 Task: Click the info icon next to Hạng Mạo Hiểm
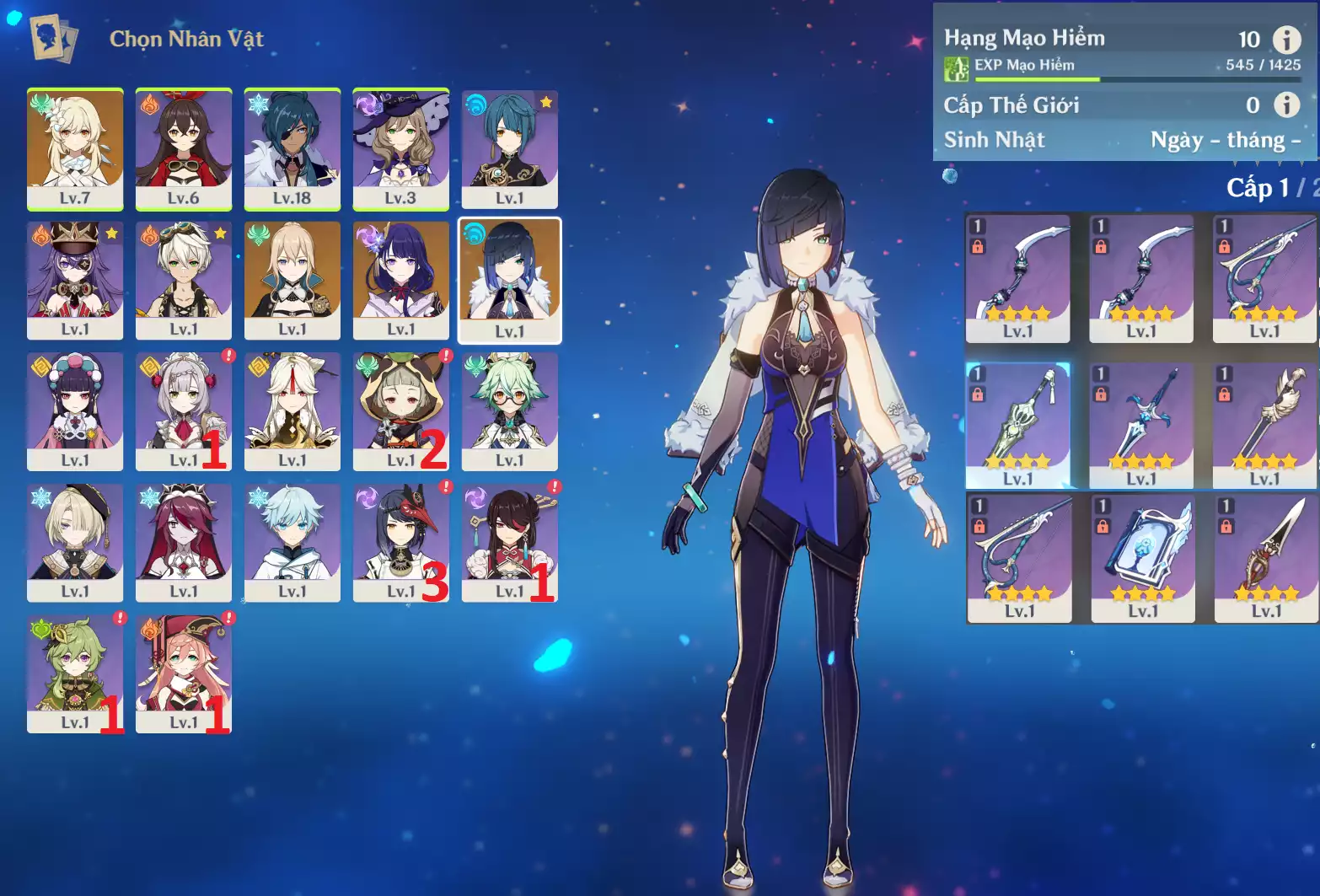click(1287, 39)
